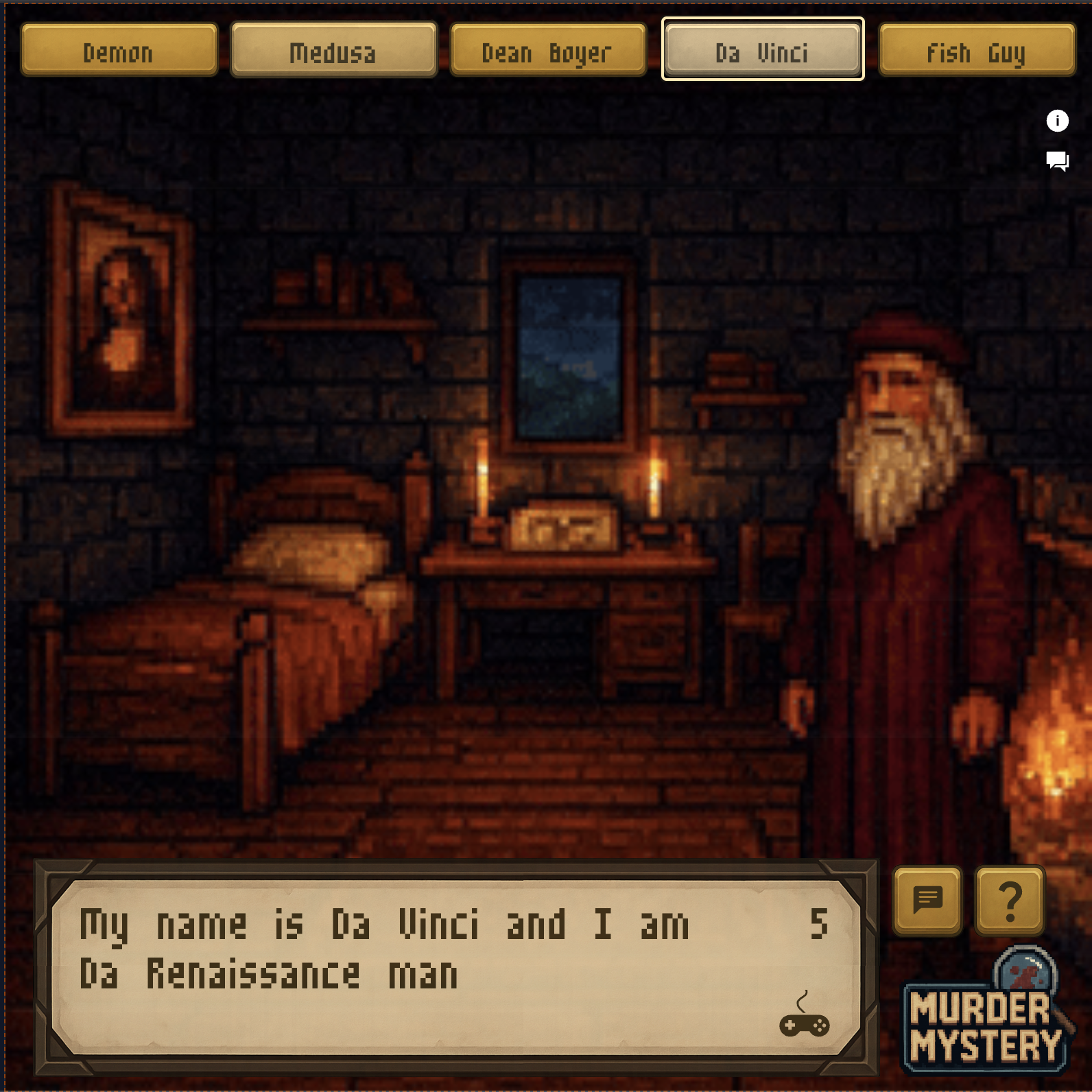Click the Da Vinci dialogue text box
The image size is (1092, 1092).
(x=455, y=967)
